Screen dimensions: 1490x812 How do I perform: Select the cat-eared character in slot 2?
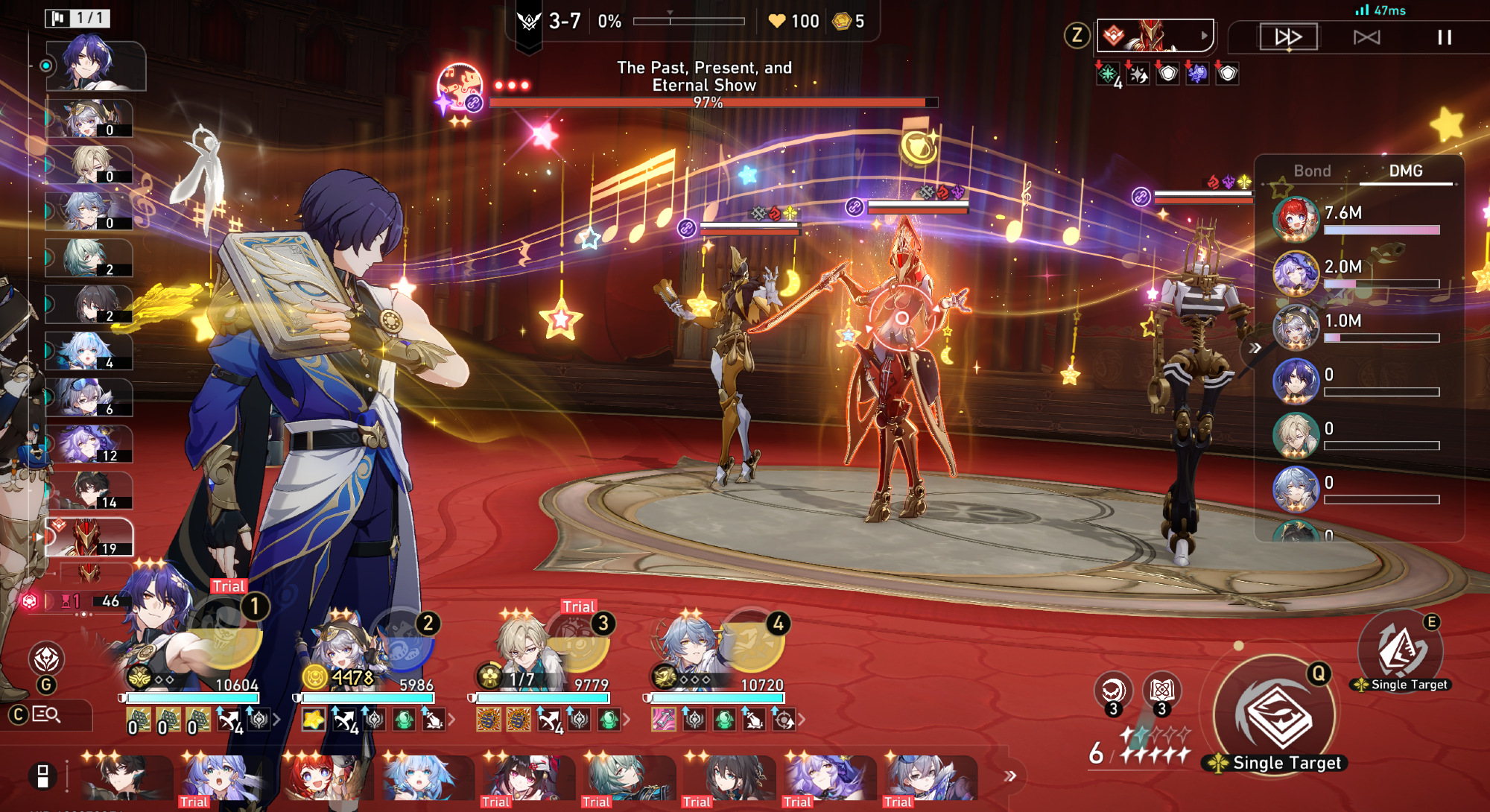tap(346, 644)
